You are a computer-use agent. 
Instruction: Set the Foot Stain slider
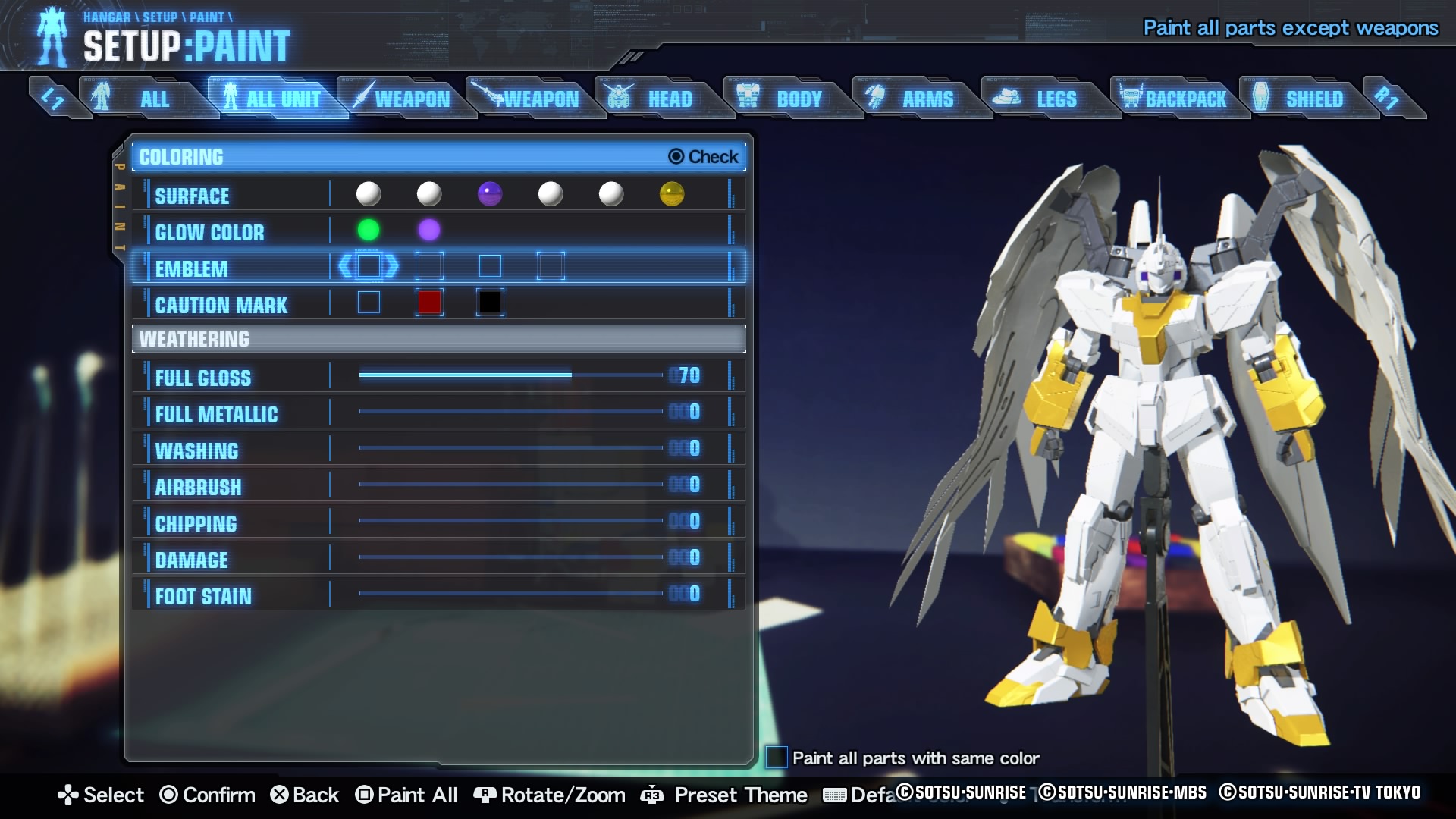(x=511, y=594)
